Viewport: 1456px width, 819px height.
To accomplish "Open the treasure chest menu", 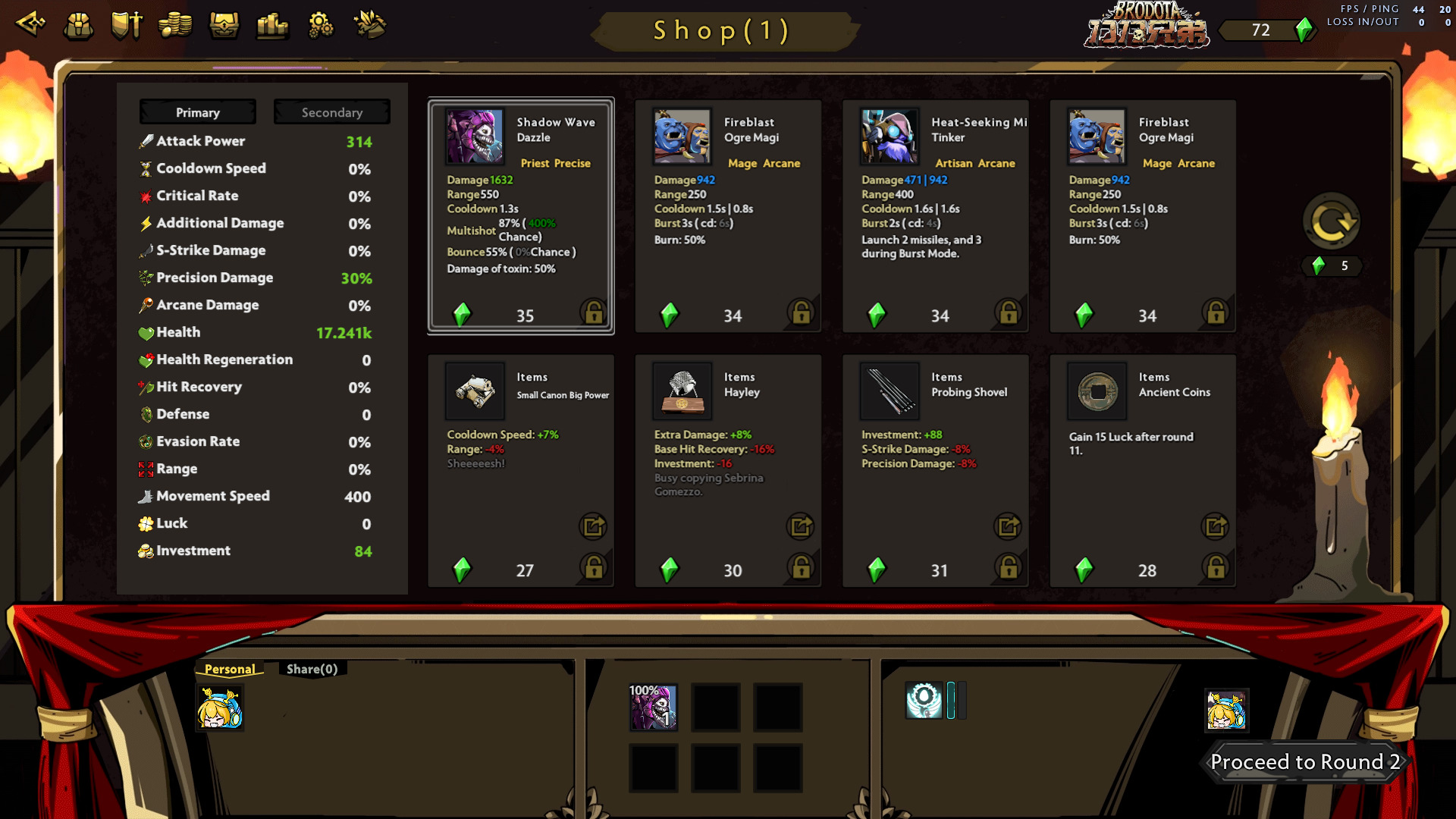I will [x=224, y=26].
